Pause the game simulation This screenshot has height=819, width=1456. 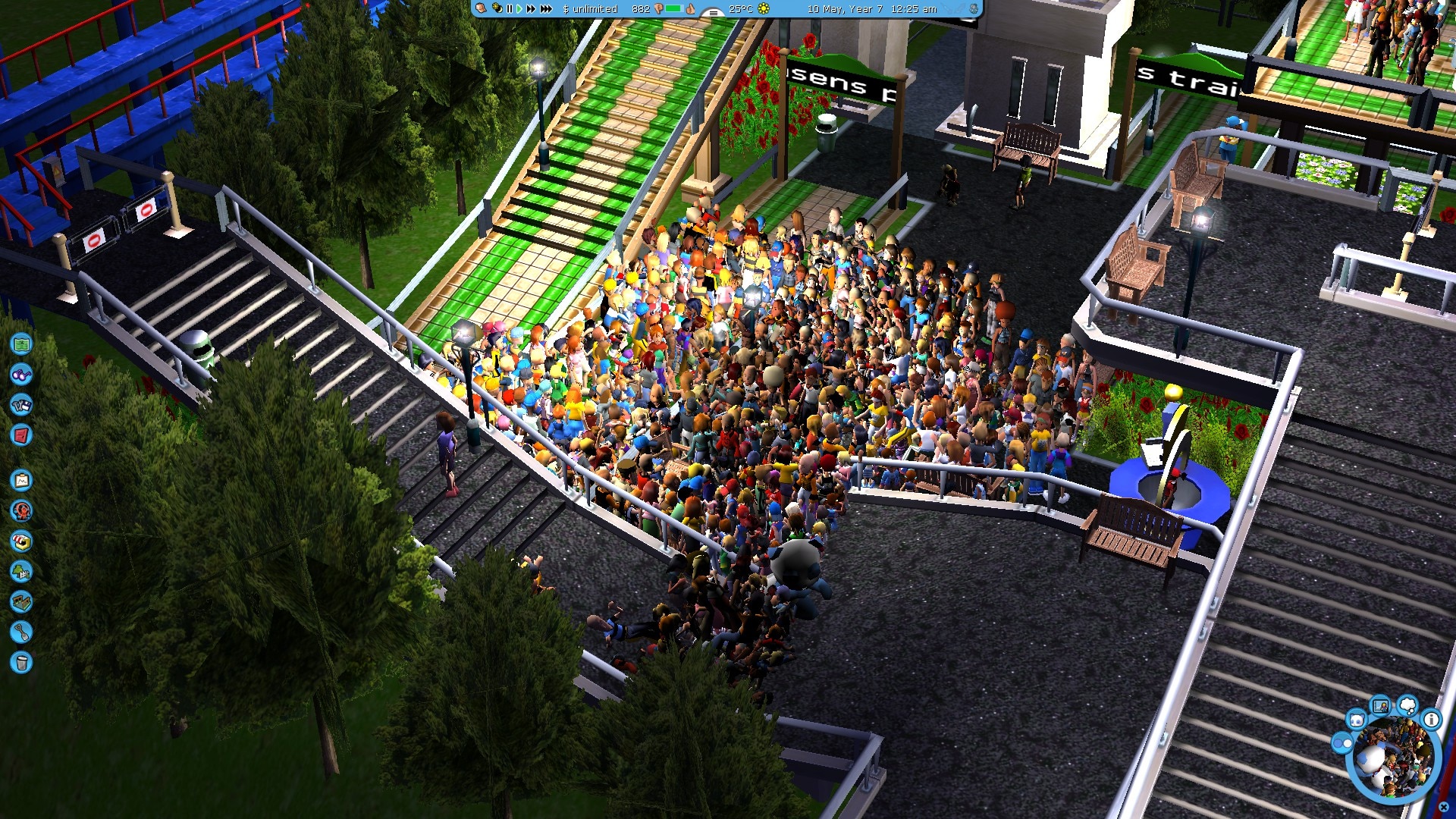point(509,9)
